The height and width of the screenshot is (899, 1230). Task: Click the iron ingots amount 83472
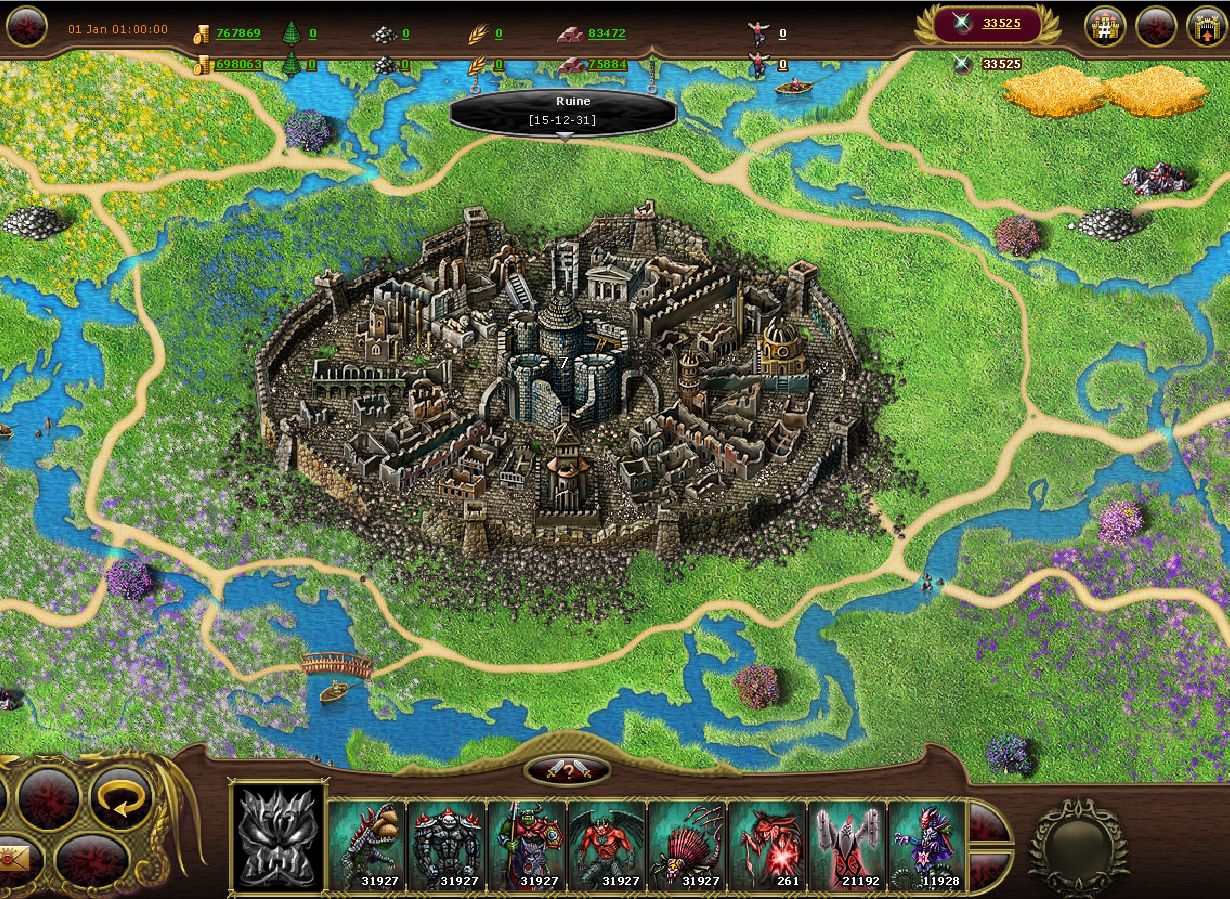click(606, 33)
